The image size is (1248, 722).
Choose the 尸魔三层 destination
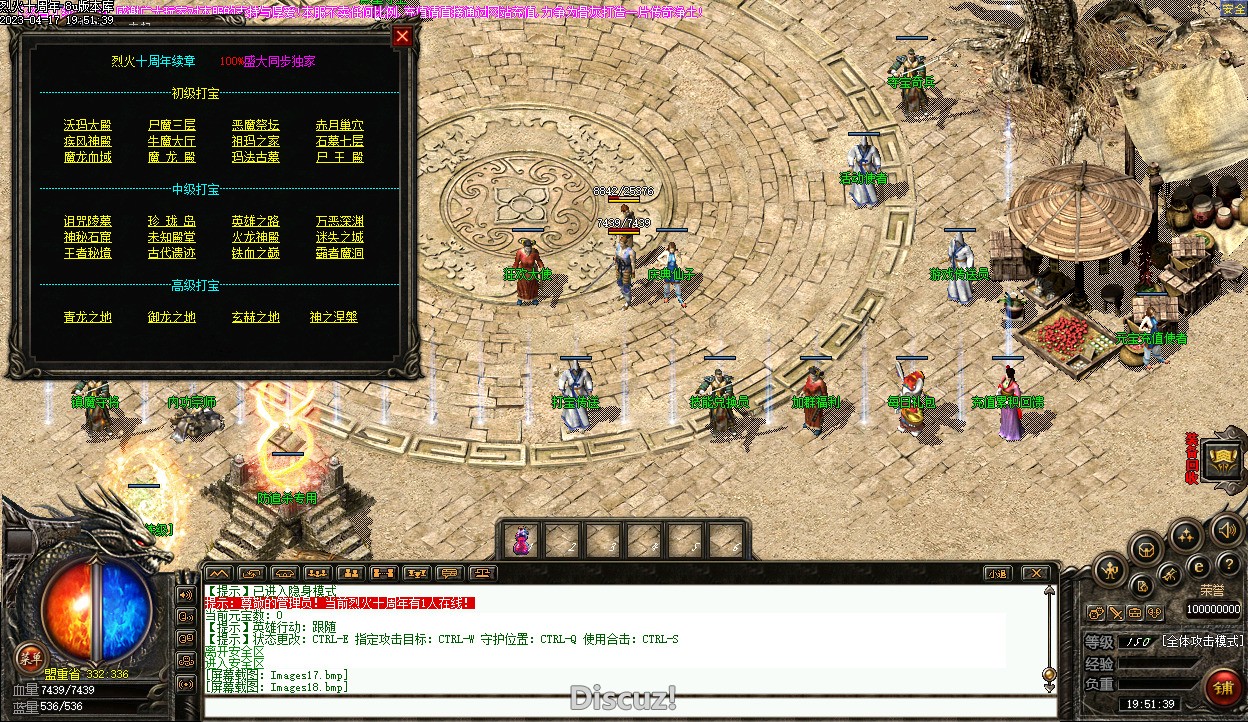point(172,125)
